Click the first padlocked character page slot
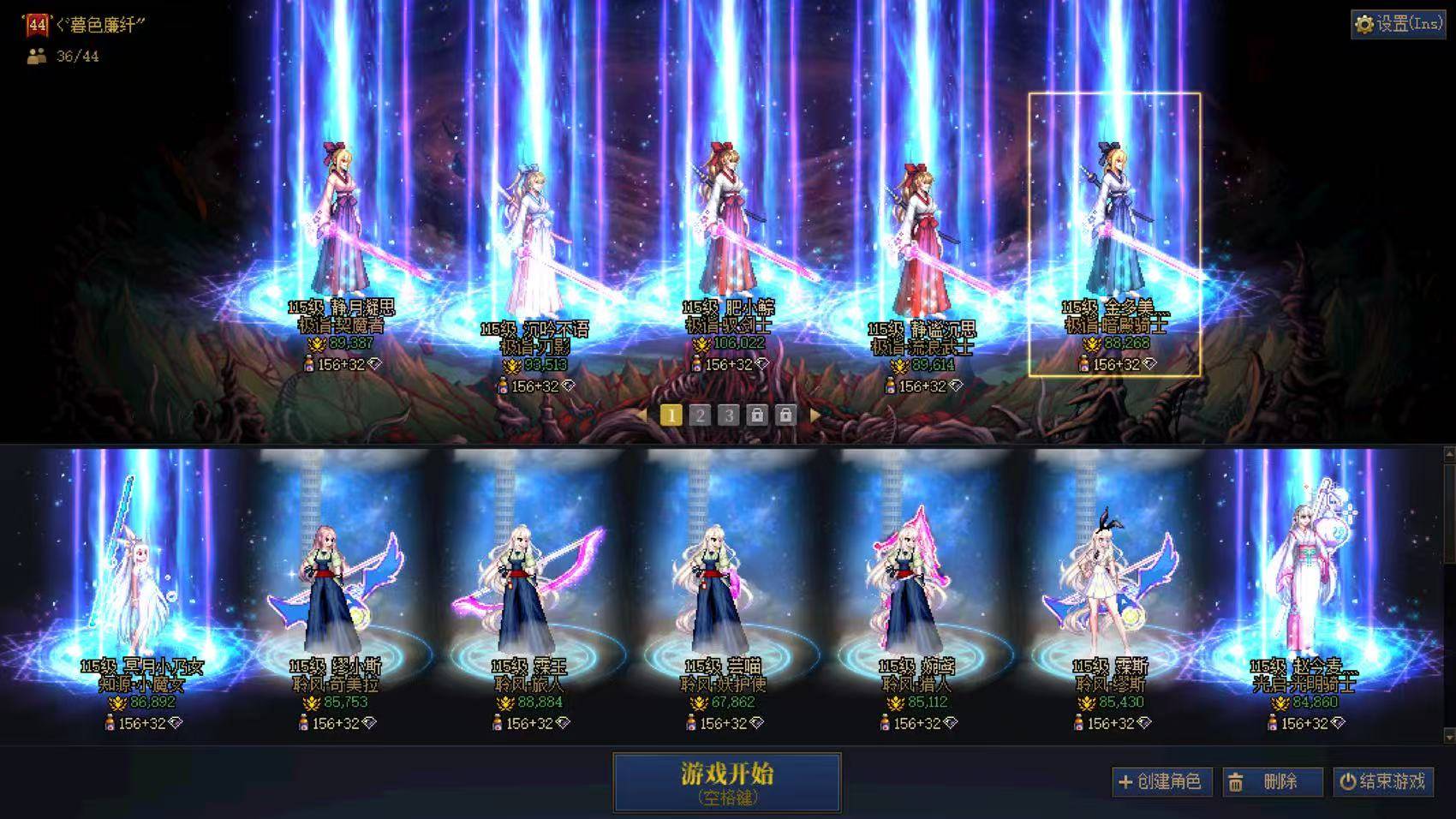1456x819 pixels. 757,414
